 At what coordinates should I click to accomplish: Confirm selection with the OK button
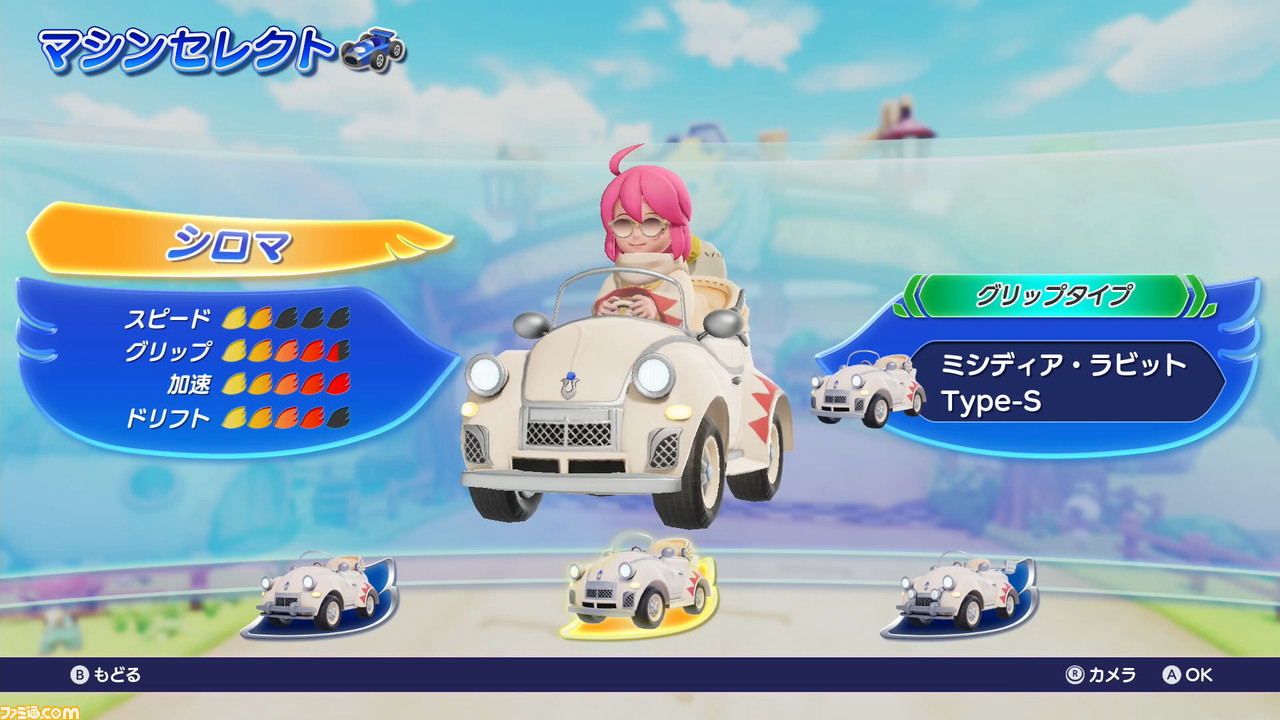(x=1190, y=675)
